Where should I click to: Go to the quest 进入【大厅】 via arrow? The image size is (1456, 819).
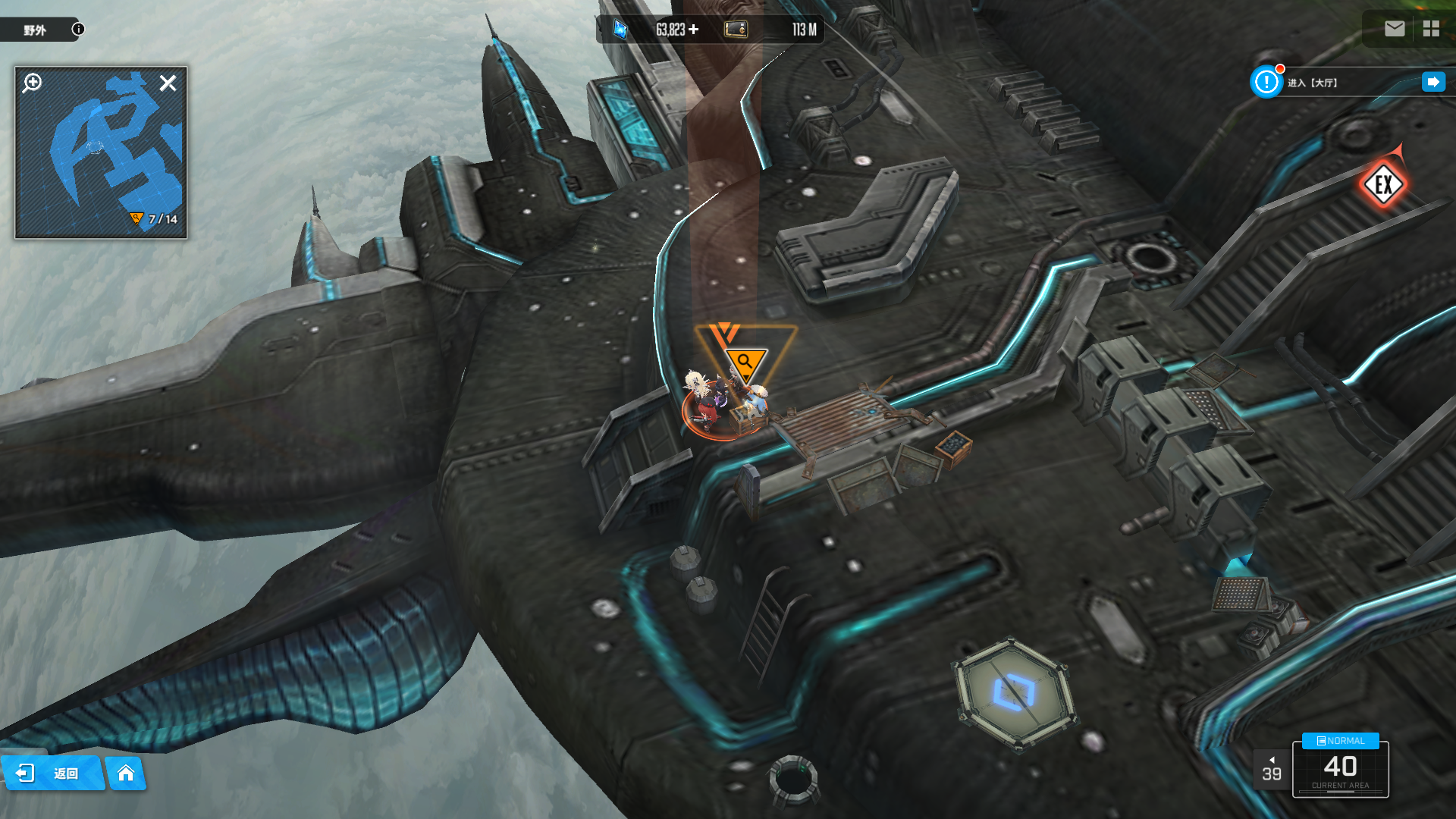tap(1433, 82)
